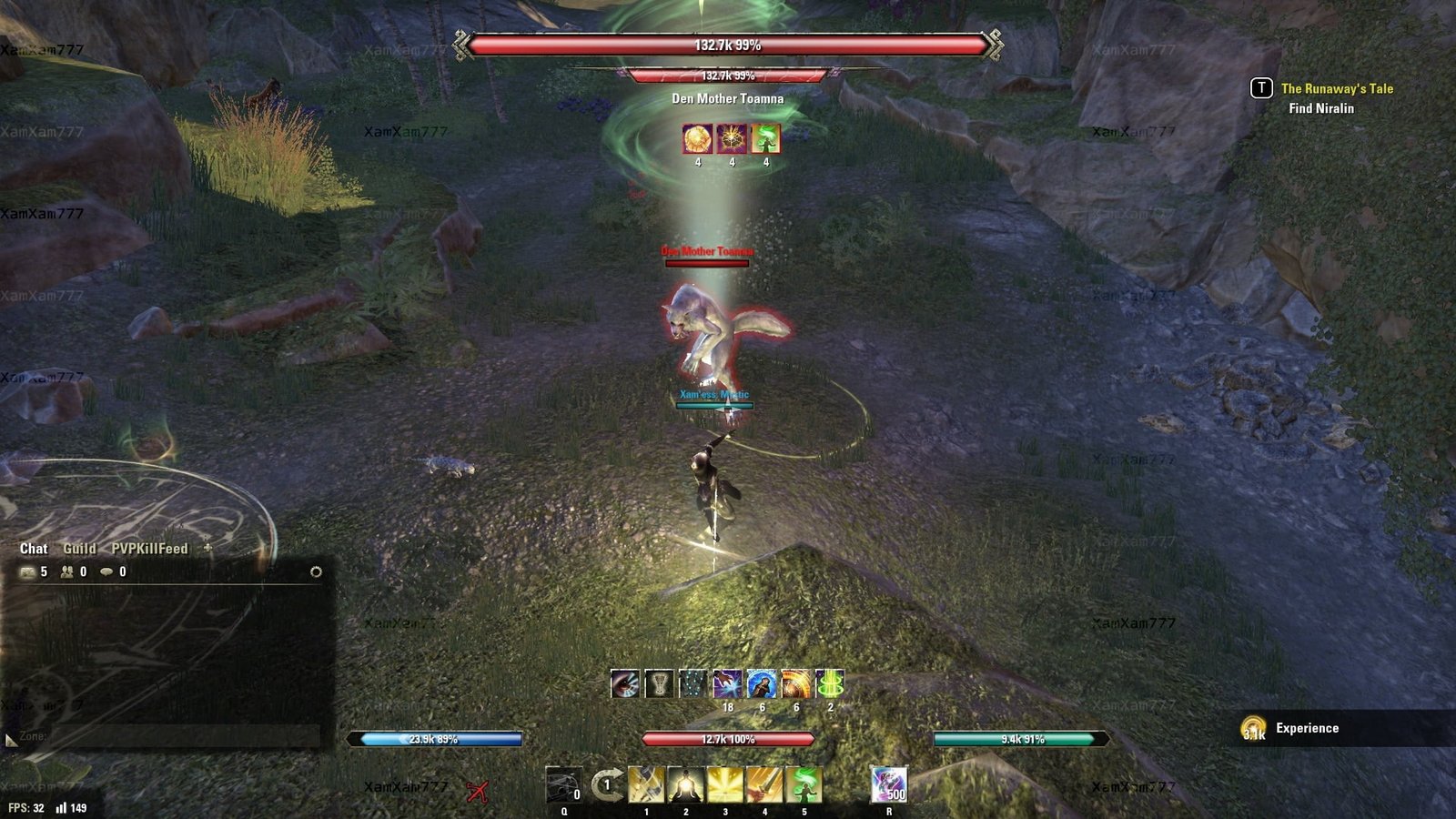Activate the radiant light burst ability in slot 3
Image resolution: width=1456 pixels, height=819 pixels.
pyautogui.click(x=725, y=784)
